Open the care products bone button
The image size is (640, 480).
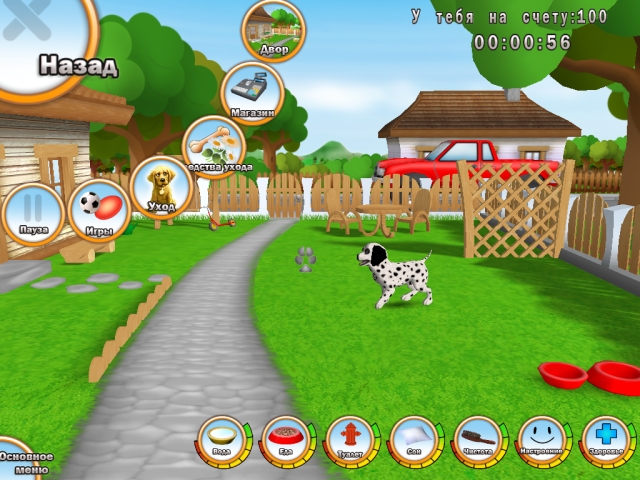(x=214, y=143)
